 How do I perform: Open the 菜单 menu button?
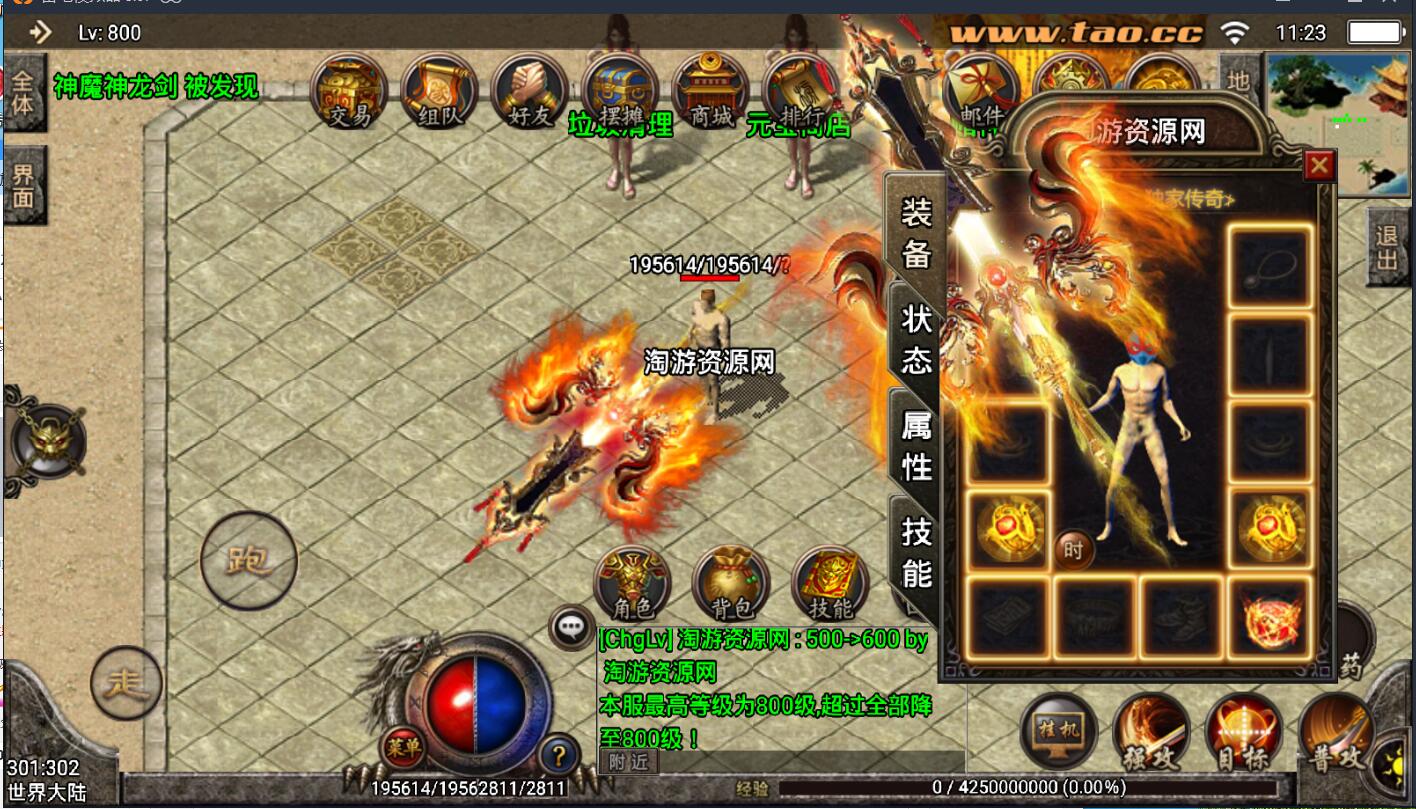pos(404,747)
